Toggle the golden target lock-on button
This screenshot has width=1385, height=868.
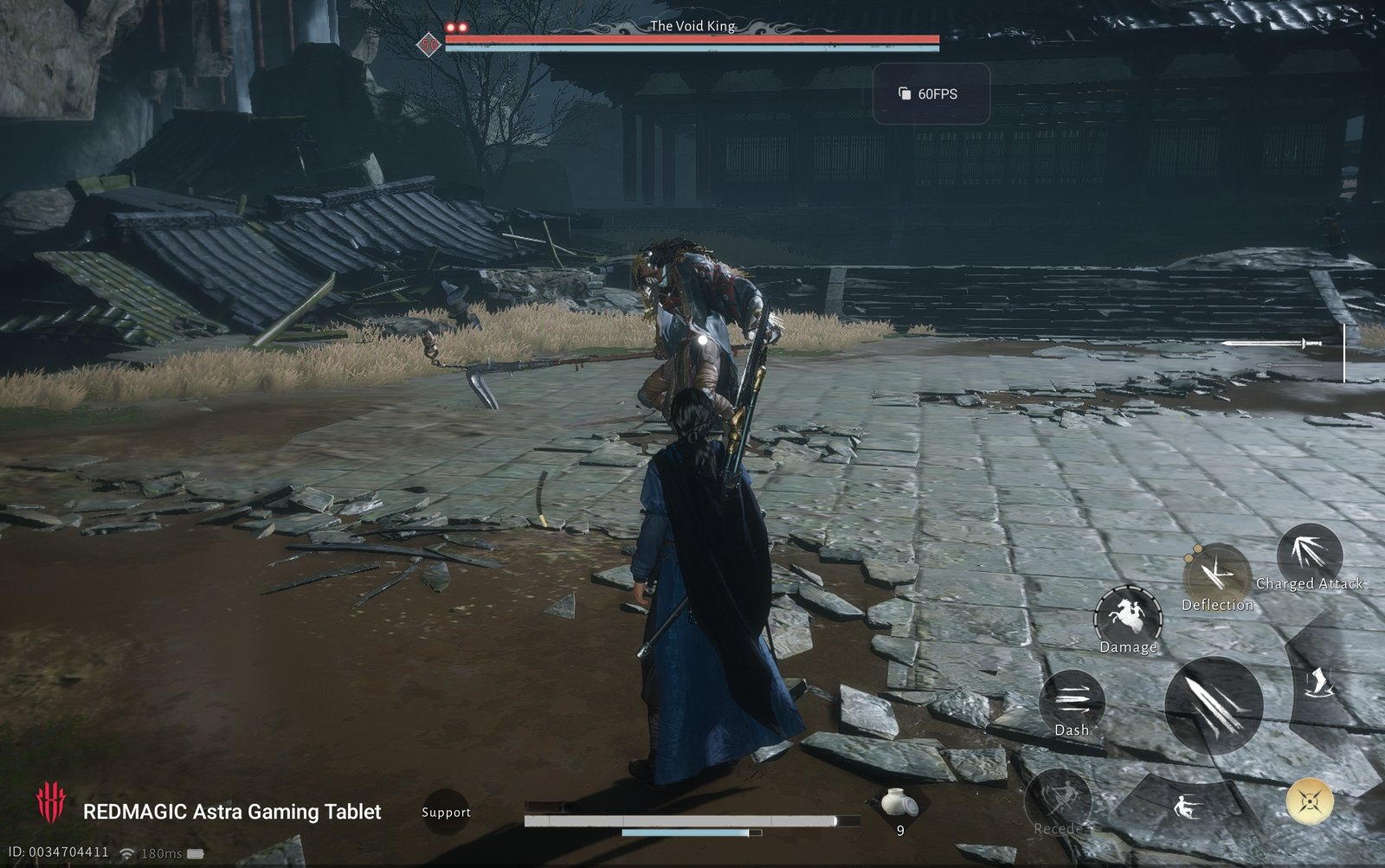pyautogui.click(x=1309, y=800)
